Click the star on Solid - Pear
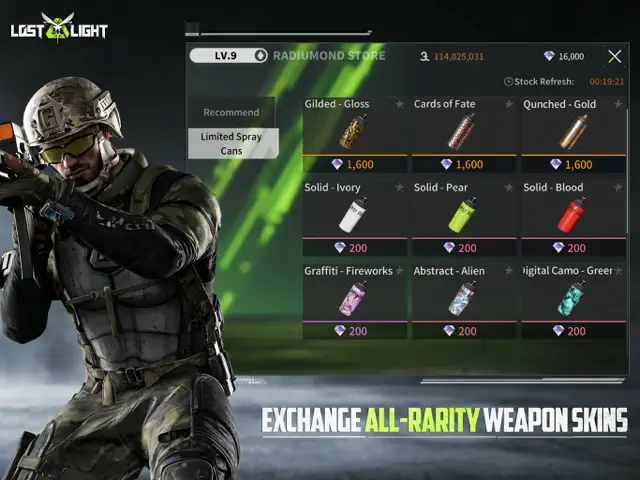The image size is (640, 480). 508,187
